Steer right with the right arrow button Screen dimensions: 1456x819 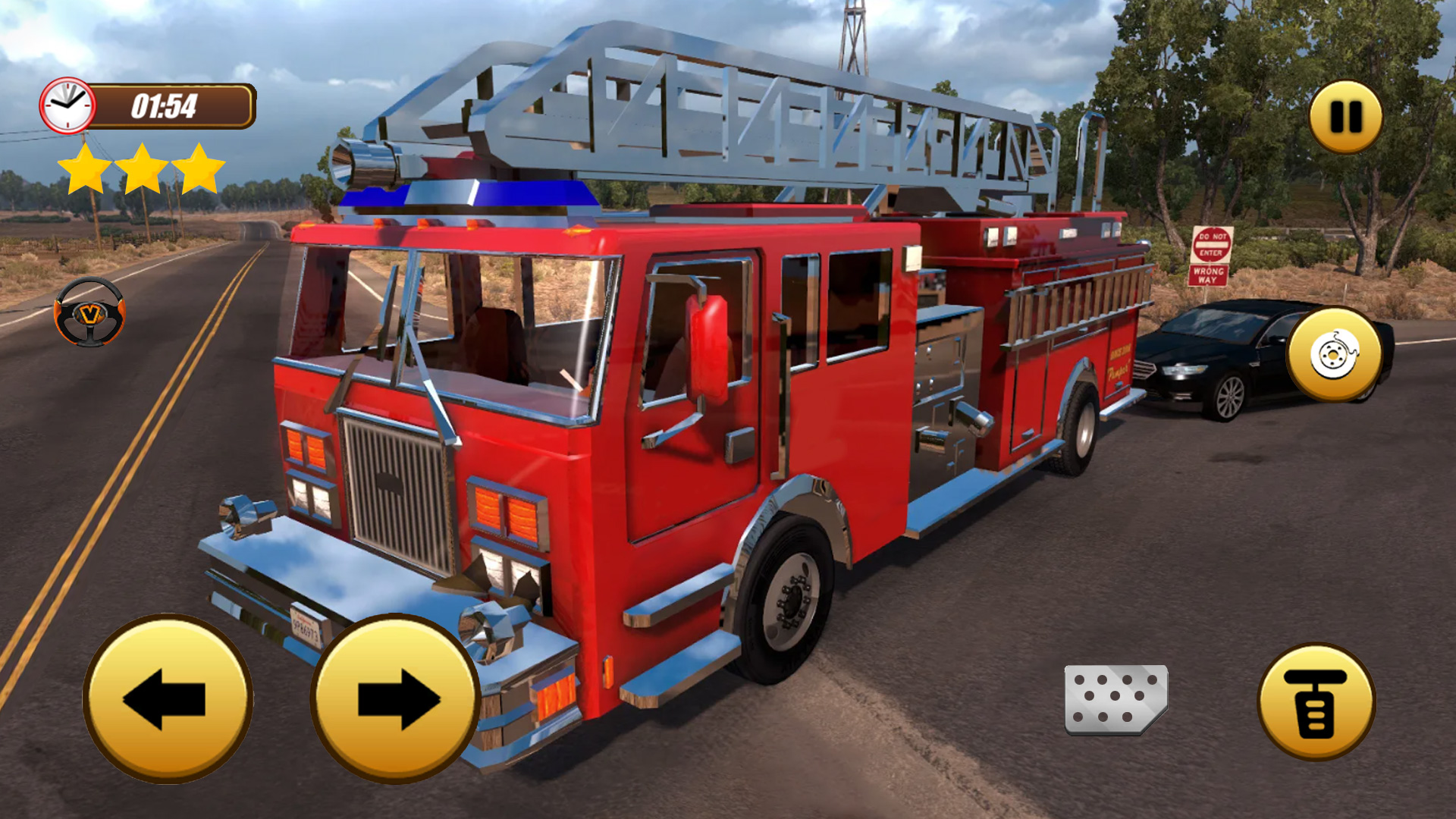(395, 698)
